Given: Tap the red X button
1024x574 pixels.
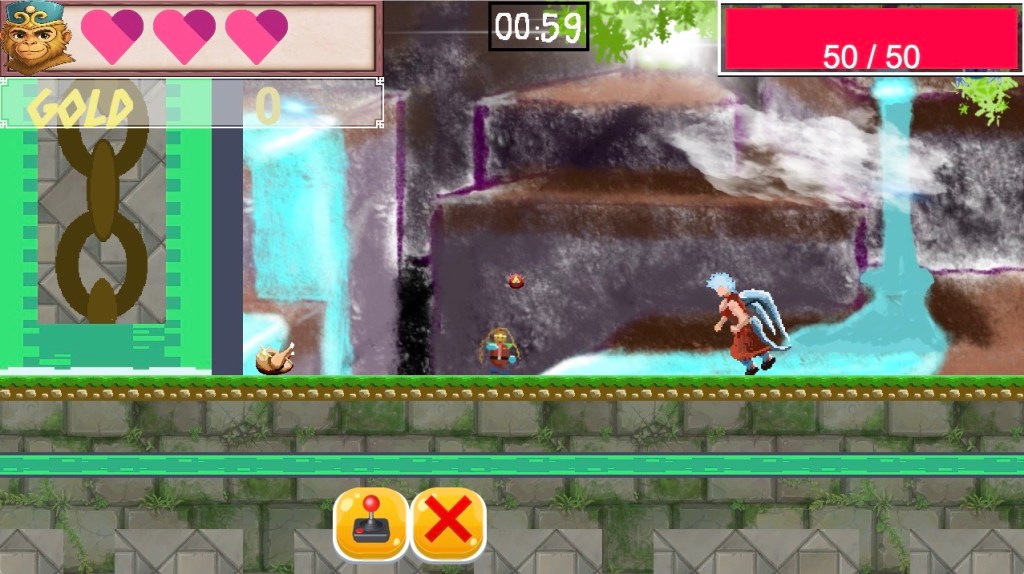Looking at the screenshot, I should point(448,523).
